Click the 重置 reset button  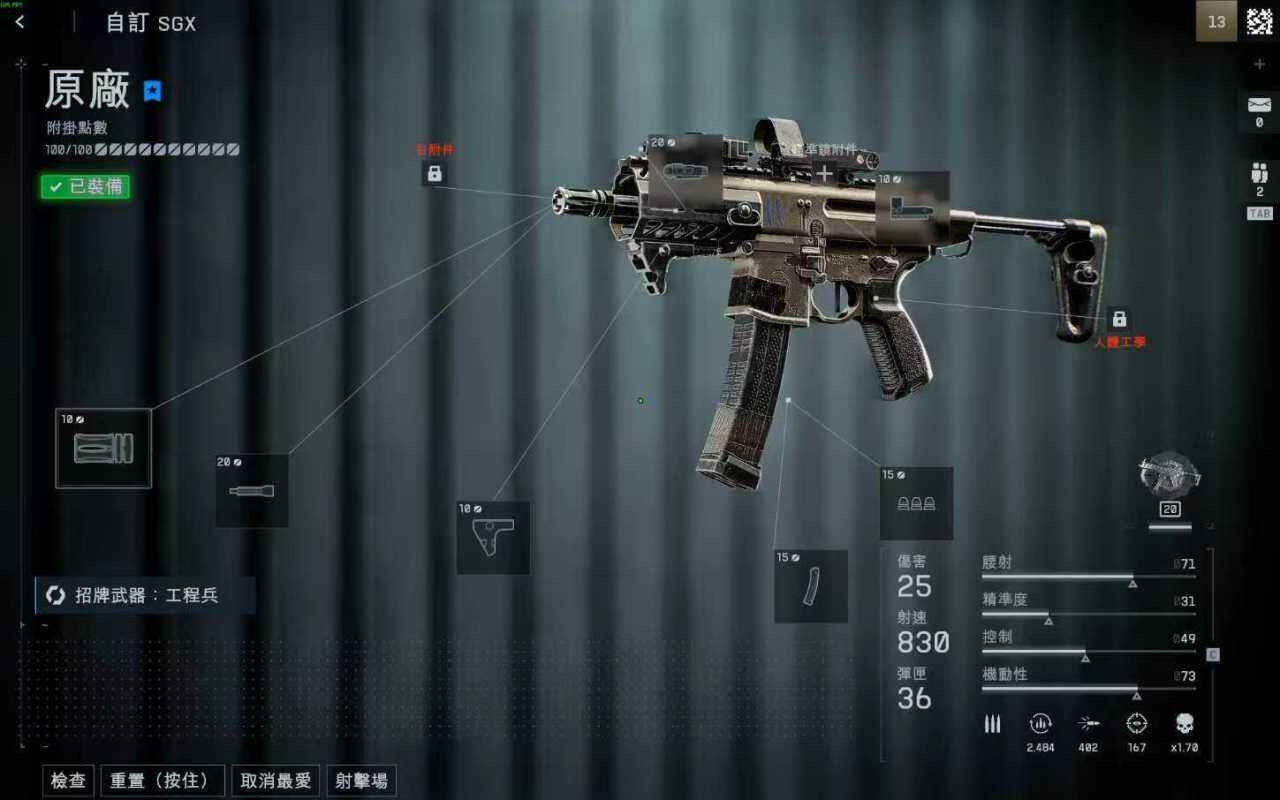click(x=162, y=781)
